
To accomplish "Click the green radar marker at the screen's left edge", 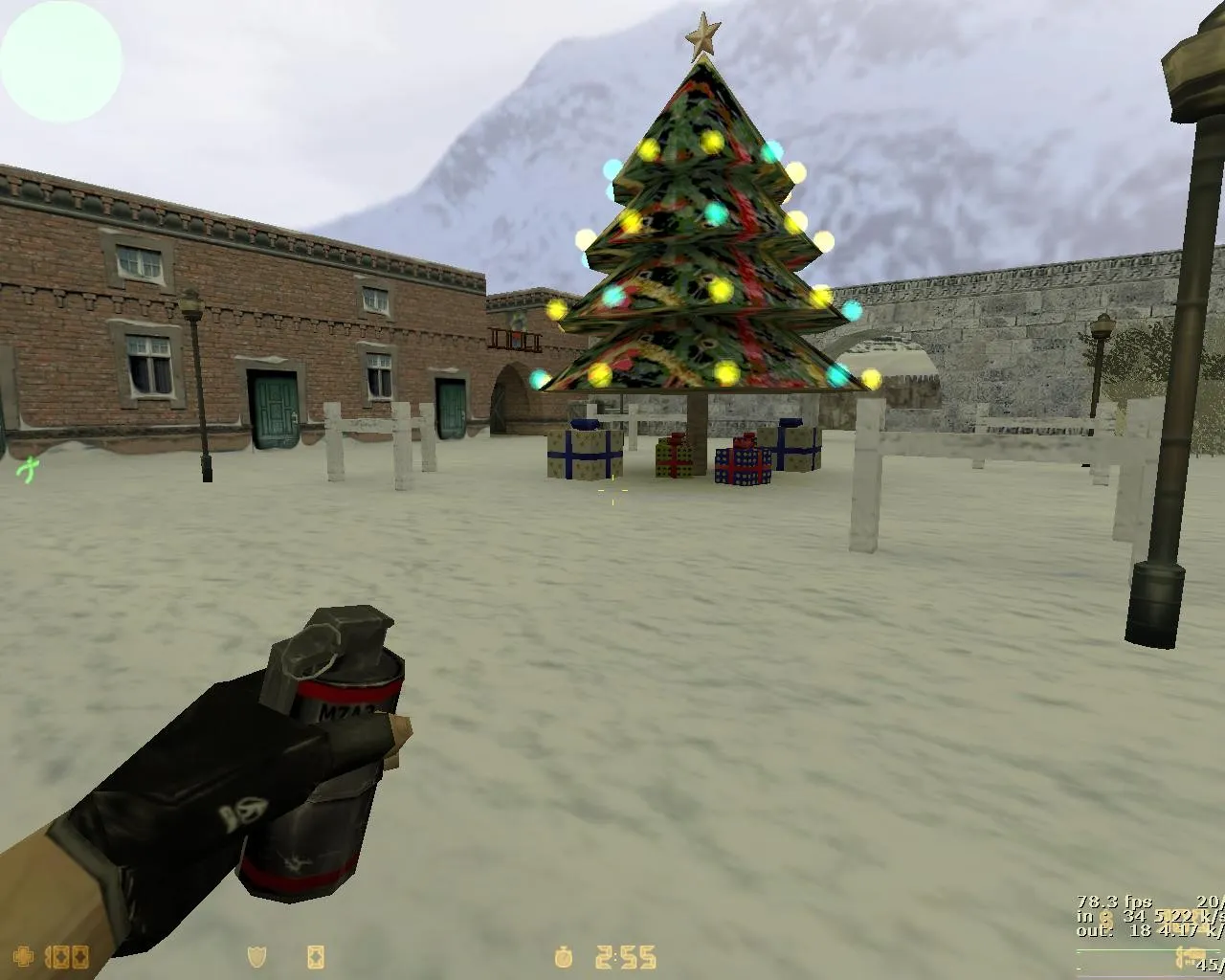I will pos(27,470).
